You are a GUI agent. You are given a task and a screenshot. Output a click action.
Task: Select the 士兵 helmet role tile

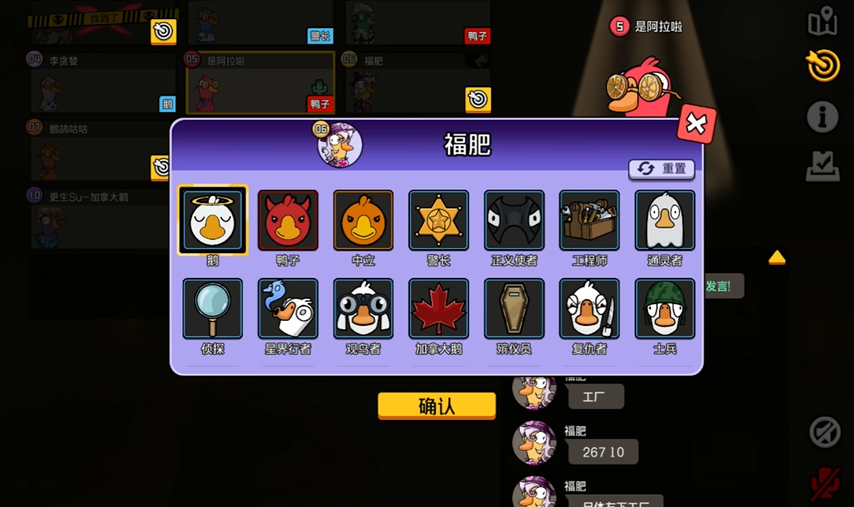[x=664, y=309]
